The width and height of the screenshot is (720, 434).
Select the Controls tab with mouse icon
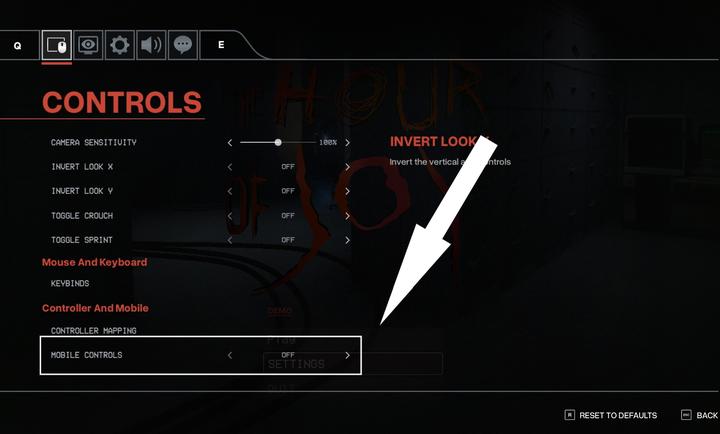[57, 45]
